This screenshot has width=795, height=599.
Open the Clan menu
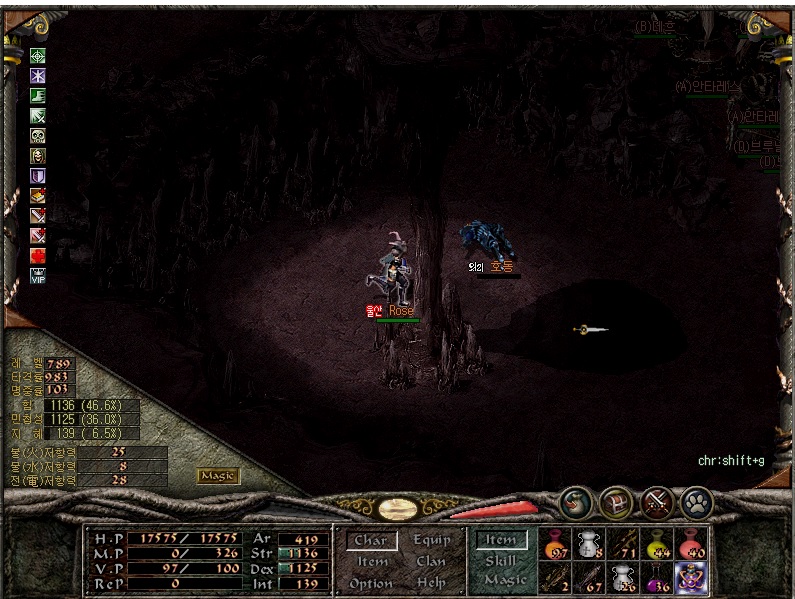(431, 561)
